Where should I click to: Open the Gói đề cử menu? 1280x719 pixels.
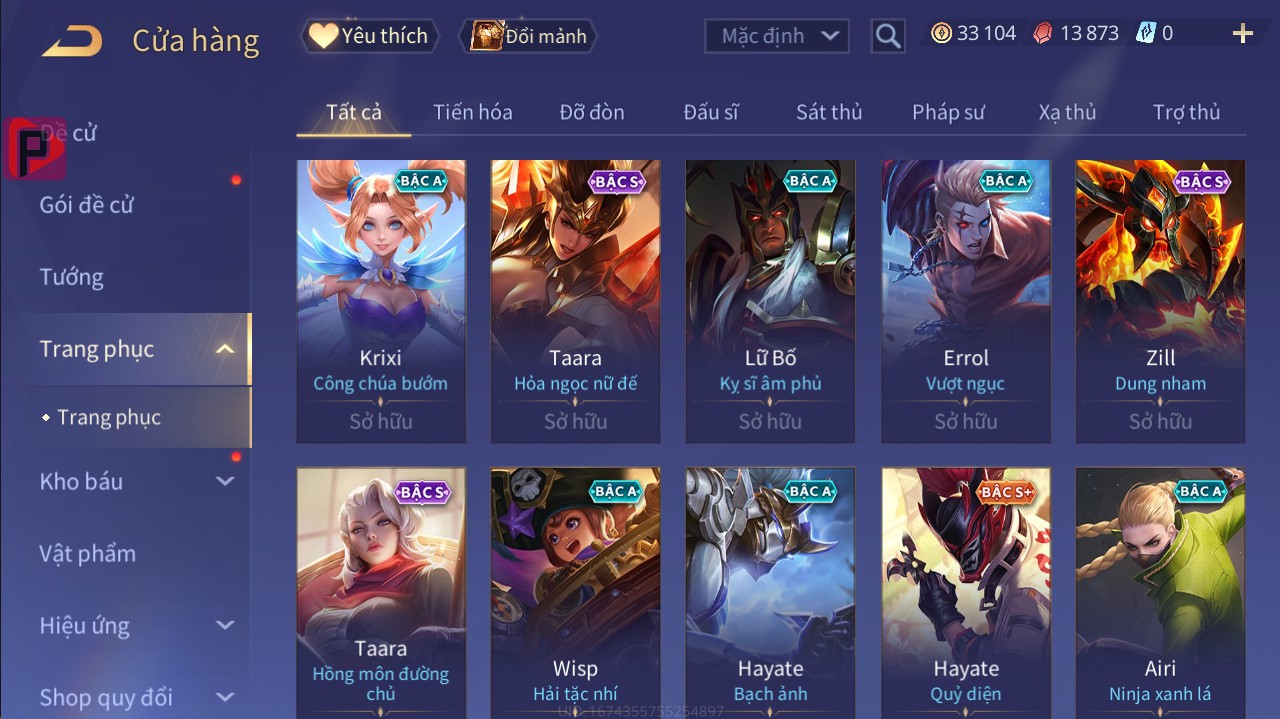87,205
